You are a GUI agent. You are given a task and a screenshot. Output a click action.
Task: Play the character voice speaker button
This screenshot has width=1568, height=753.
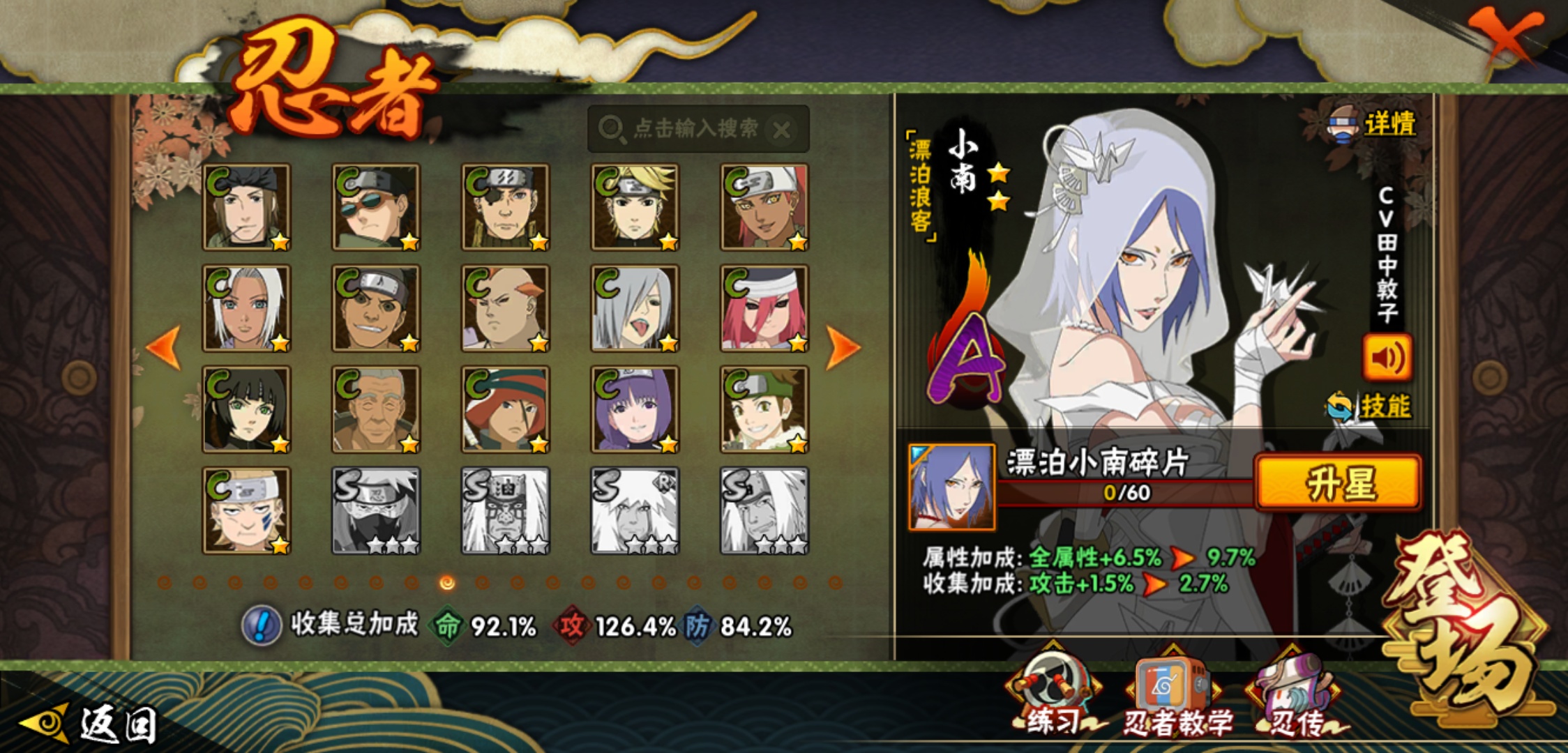(x=1387, y=358)
